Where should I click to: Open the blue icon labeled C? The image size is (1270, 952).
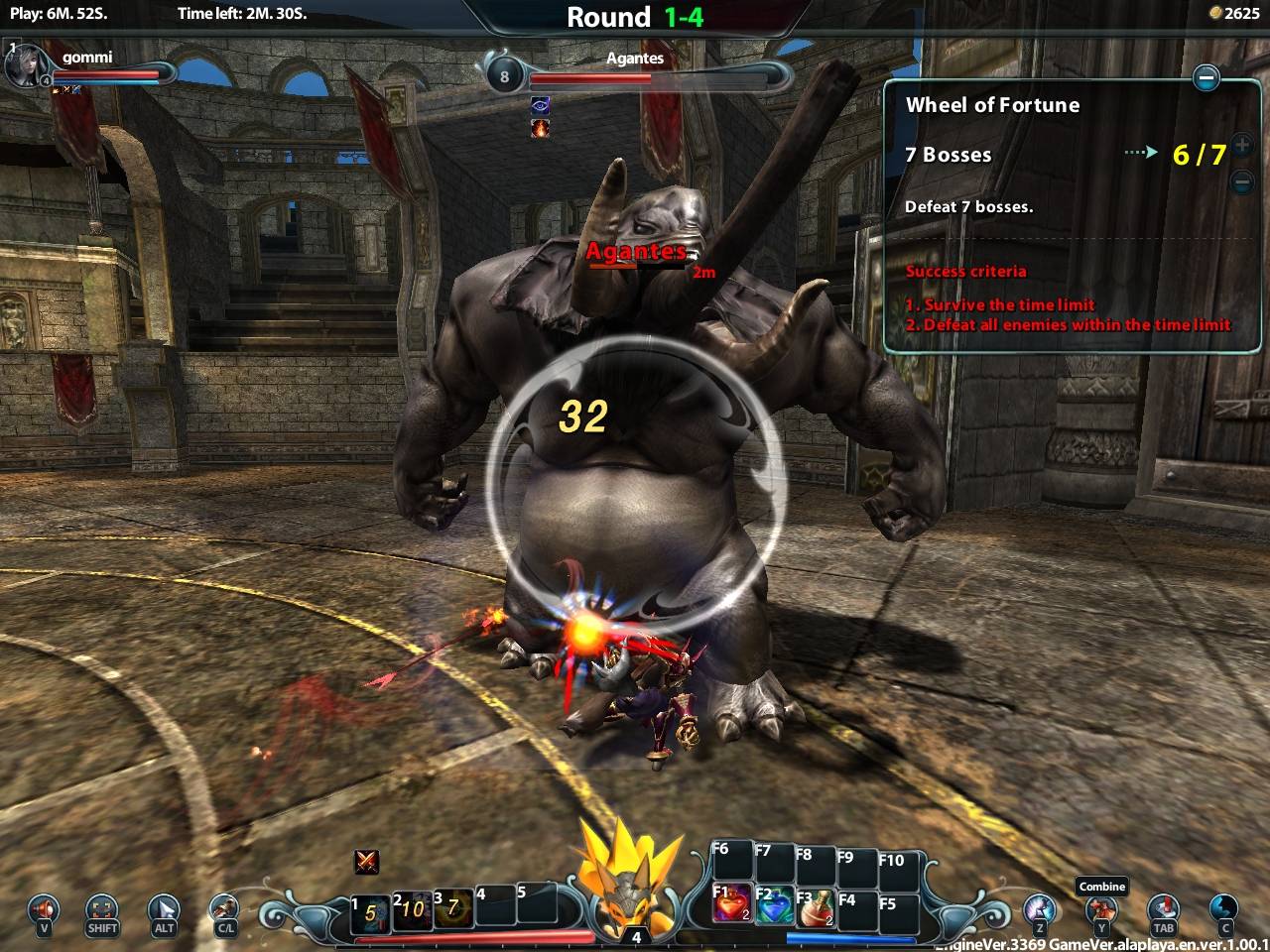tap(1224, 908)
